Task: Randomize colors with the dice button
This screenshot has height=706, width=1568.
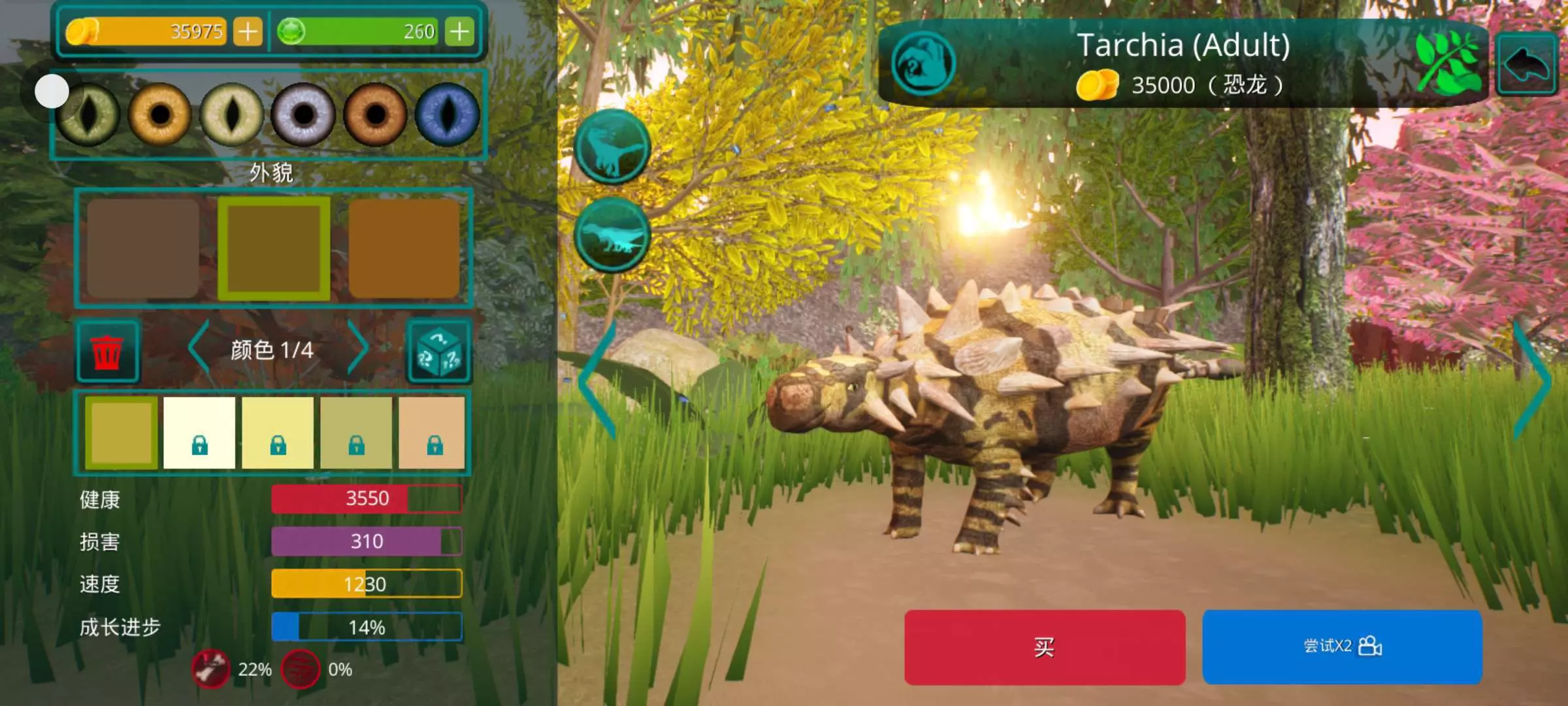Action: pos(438,351)
